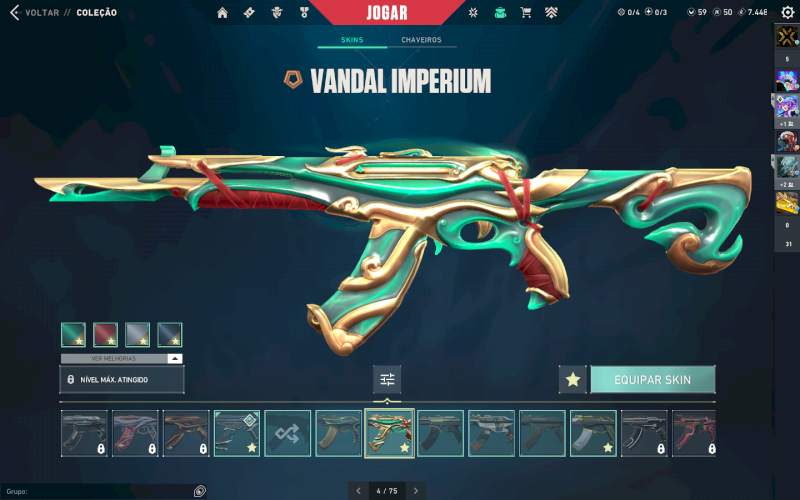This screenshot has width=800, height=500.
Task: Expand the Ver Melhorias upgrades bar
Action: [x=121, y=358]
